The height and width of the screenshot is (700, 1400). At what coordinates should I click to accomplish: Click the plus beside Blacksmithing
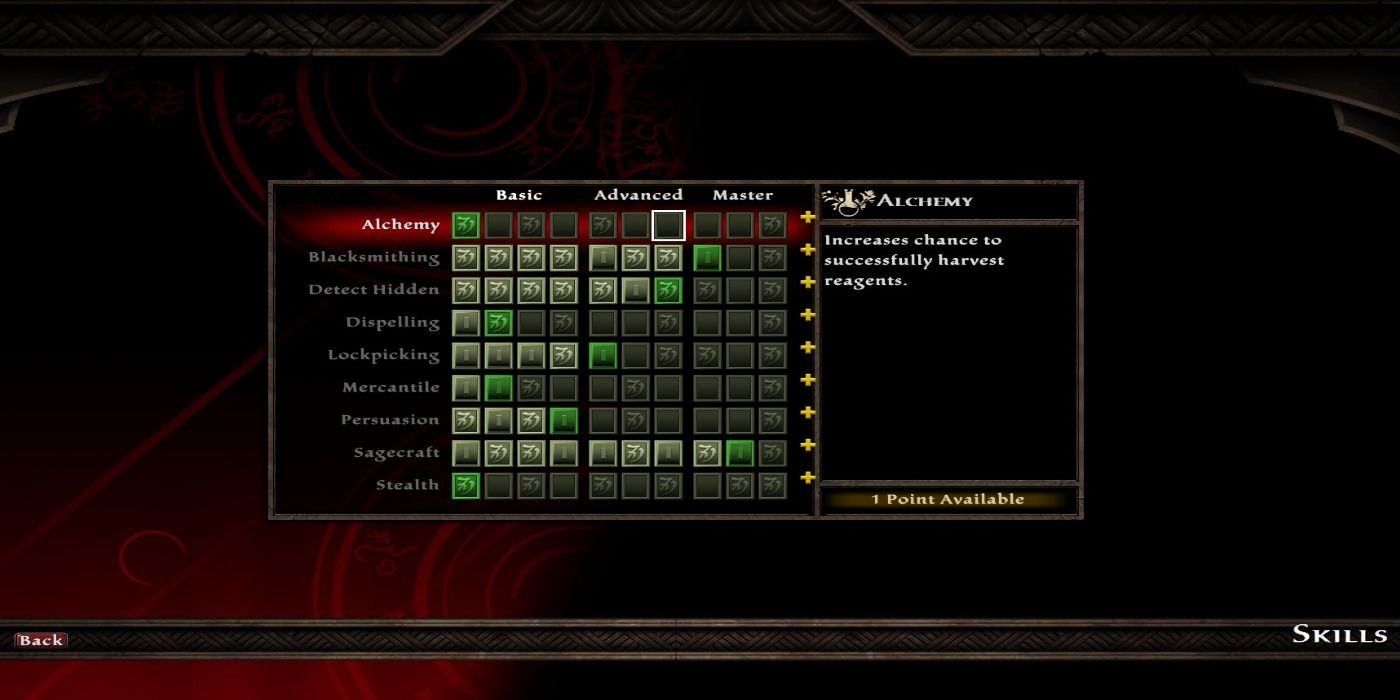click(808, 250)
